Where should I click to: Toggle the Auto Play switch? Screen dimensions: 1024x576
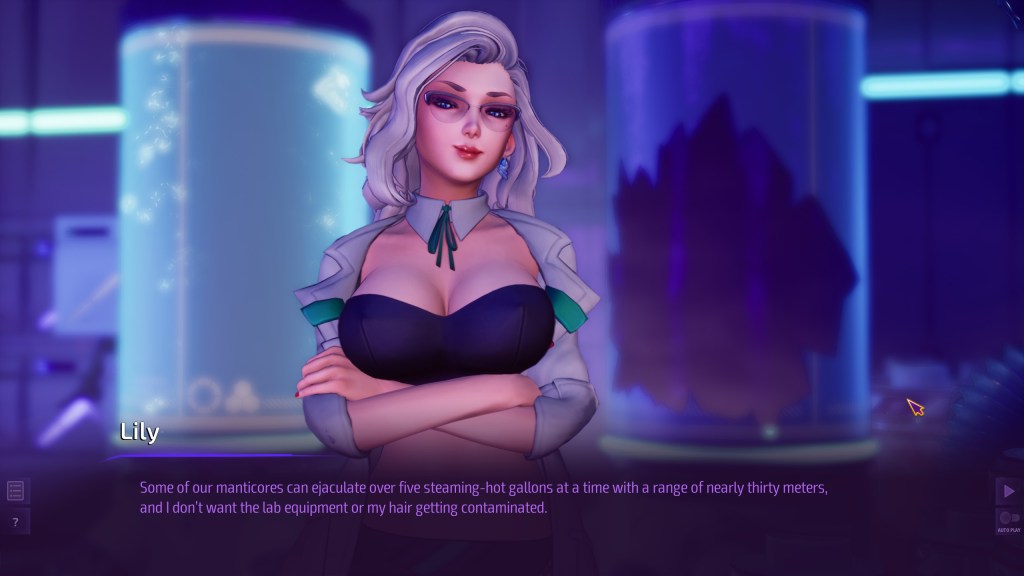tap(1008, 518)
